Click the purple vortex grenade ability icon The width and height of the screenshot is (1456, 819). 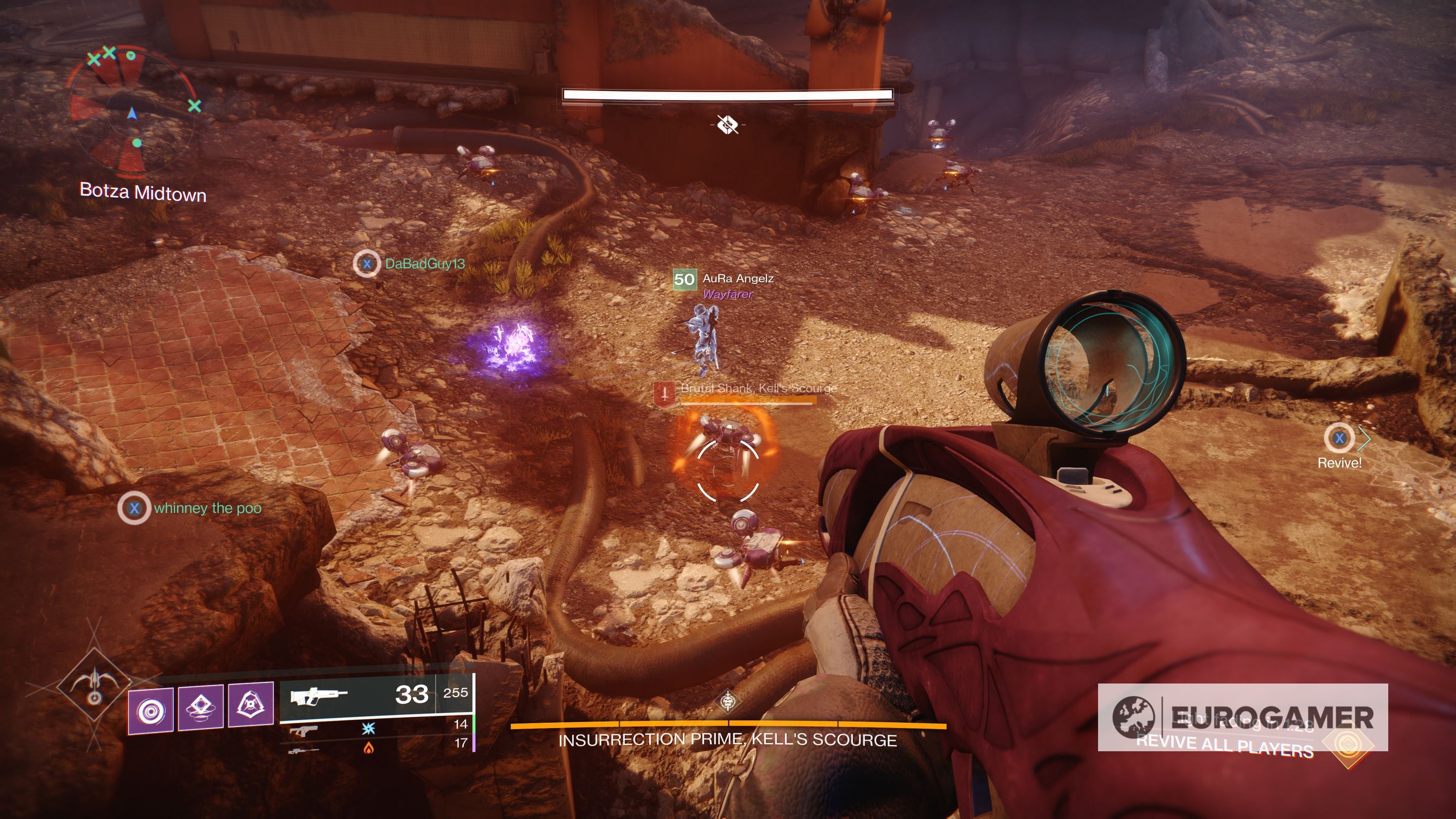pyautogui.click(x=152, y=709)
